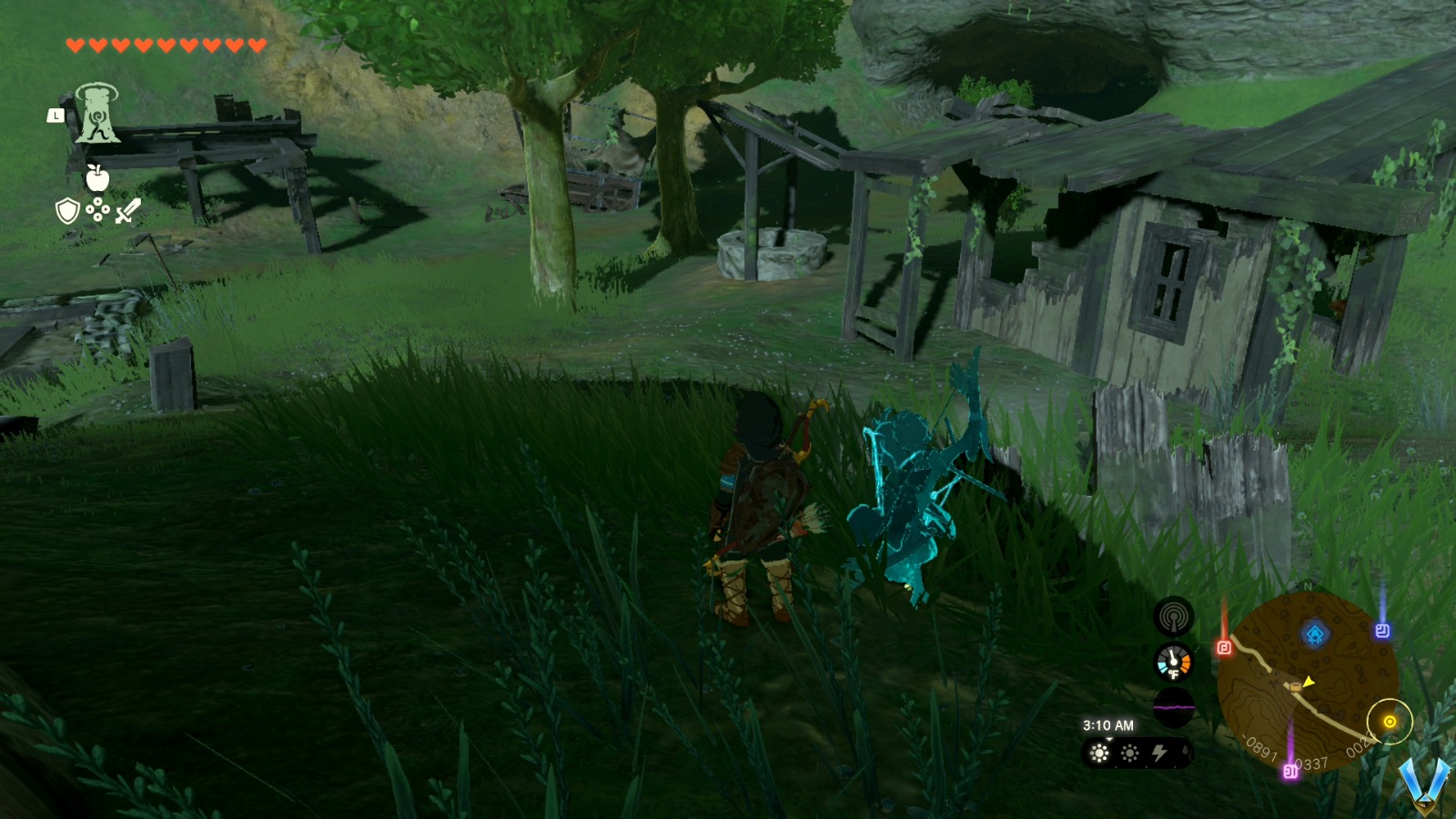Select the equipped rune ability icon
The height and width of the screenshot is (819, 1456).
click(98, 113)
